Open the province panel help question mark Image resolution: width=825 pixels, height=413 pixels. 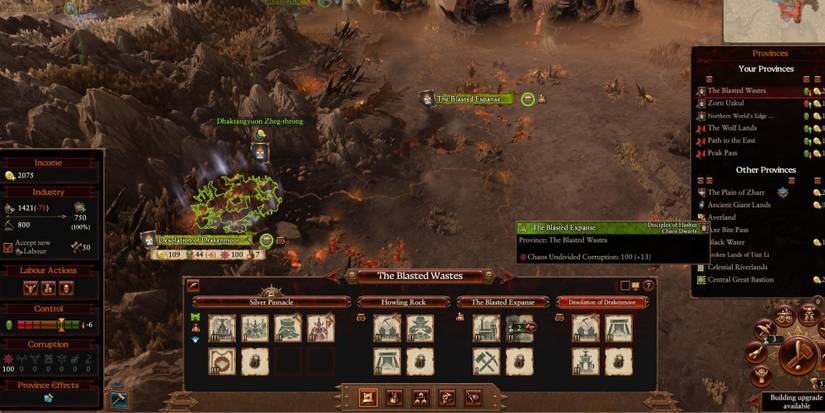[x=648, y=286]
